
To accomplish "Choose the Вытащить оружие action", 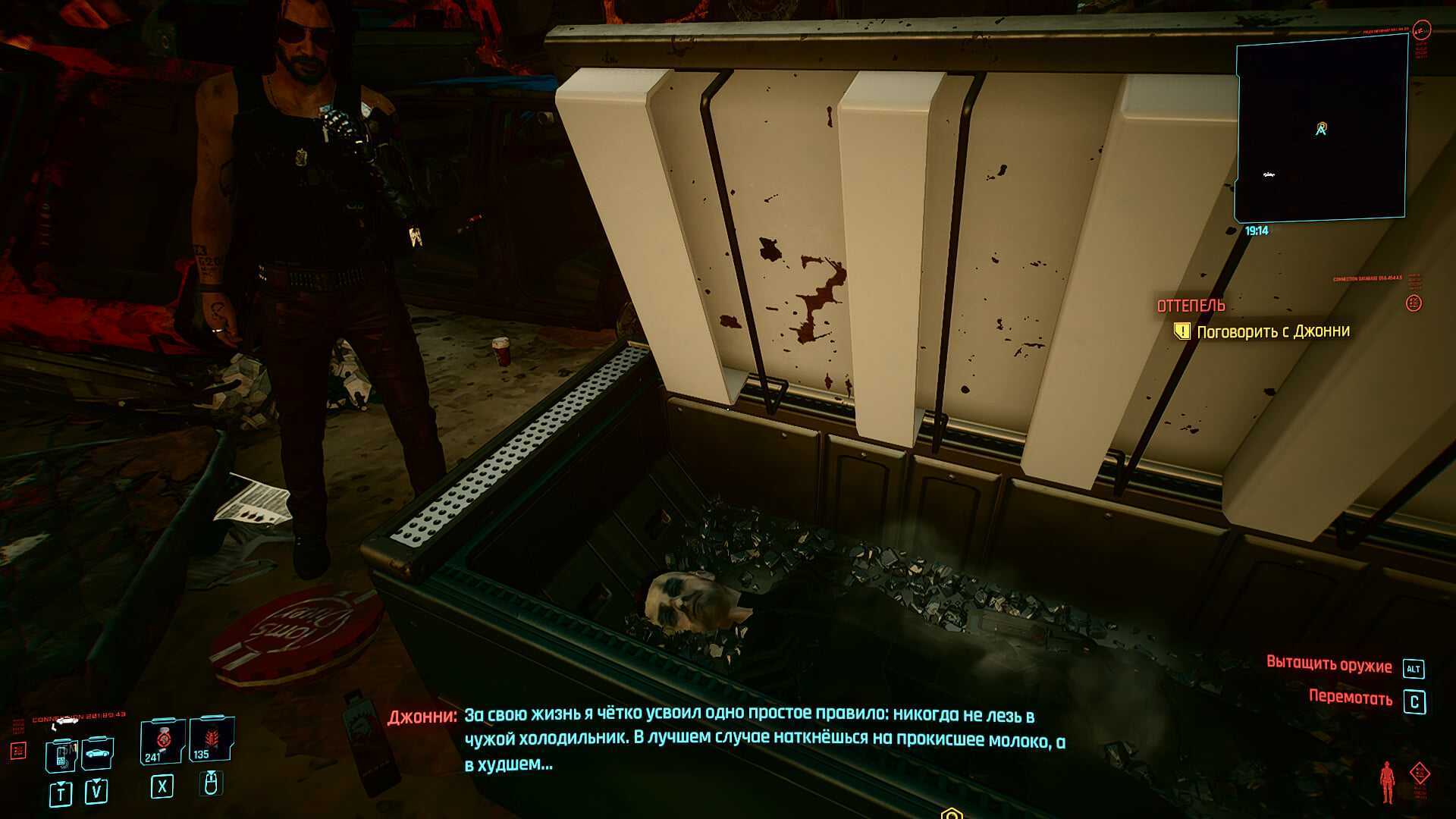I will coord(1329,664).
